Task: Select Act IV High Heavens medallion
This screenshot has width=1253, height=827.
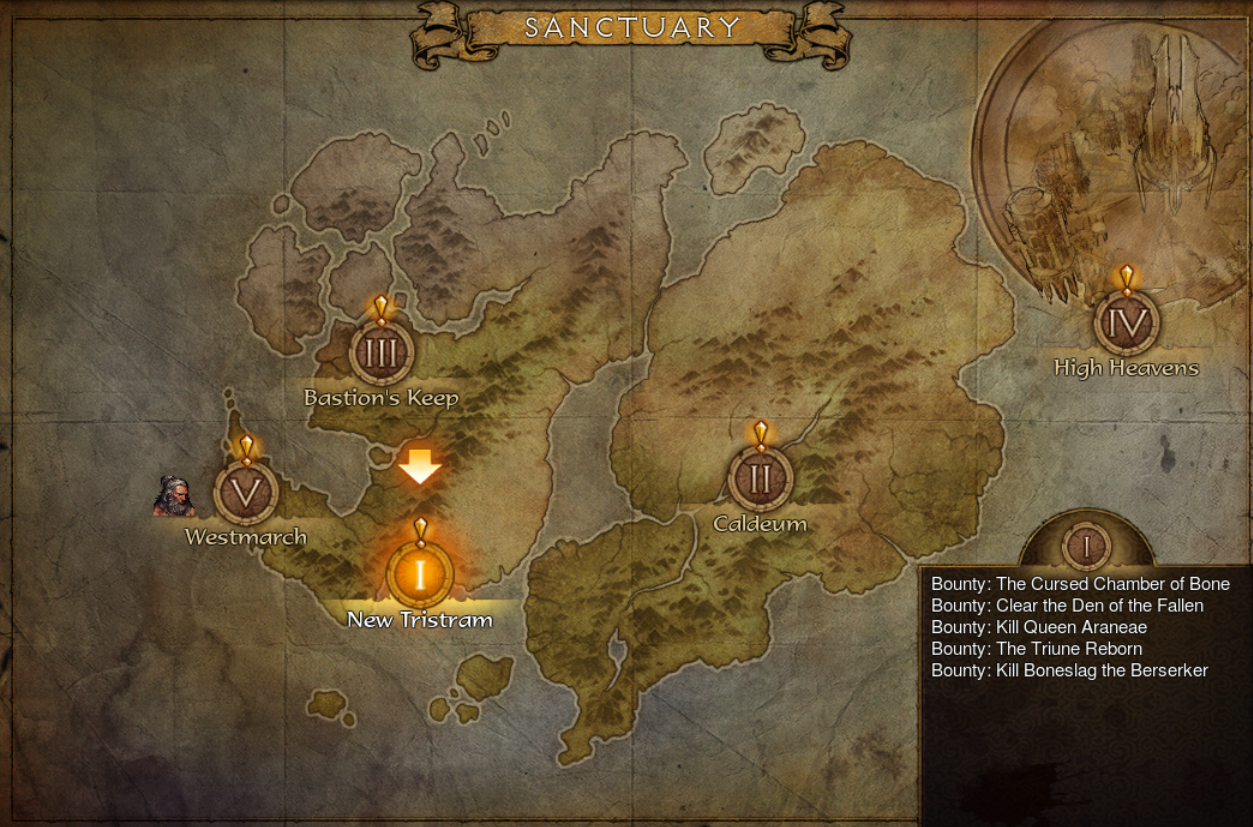Action: tap(1126, 323)
